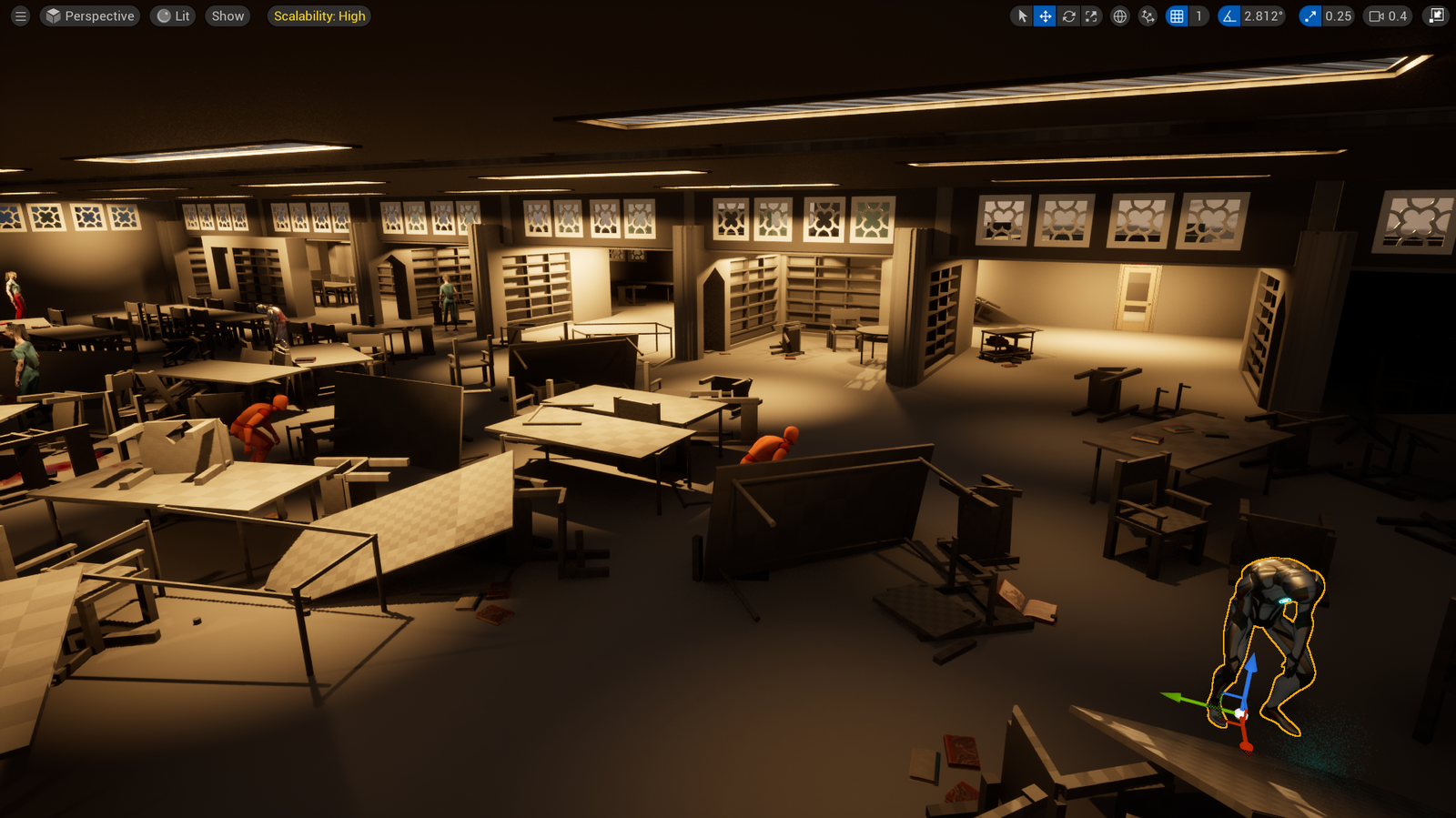This screenshot has height=818, width=1456.
Task: Click the rotation snap value 2.812°
Action: tap(1261, 15)
